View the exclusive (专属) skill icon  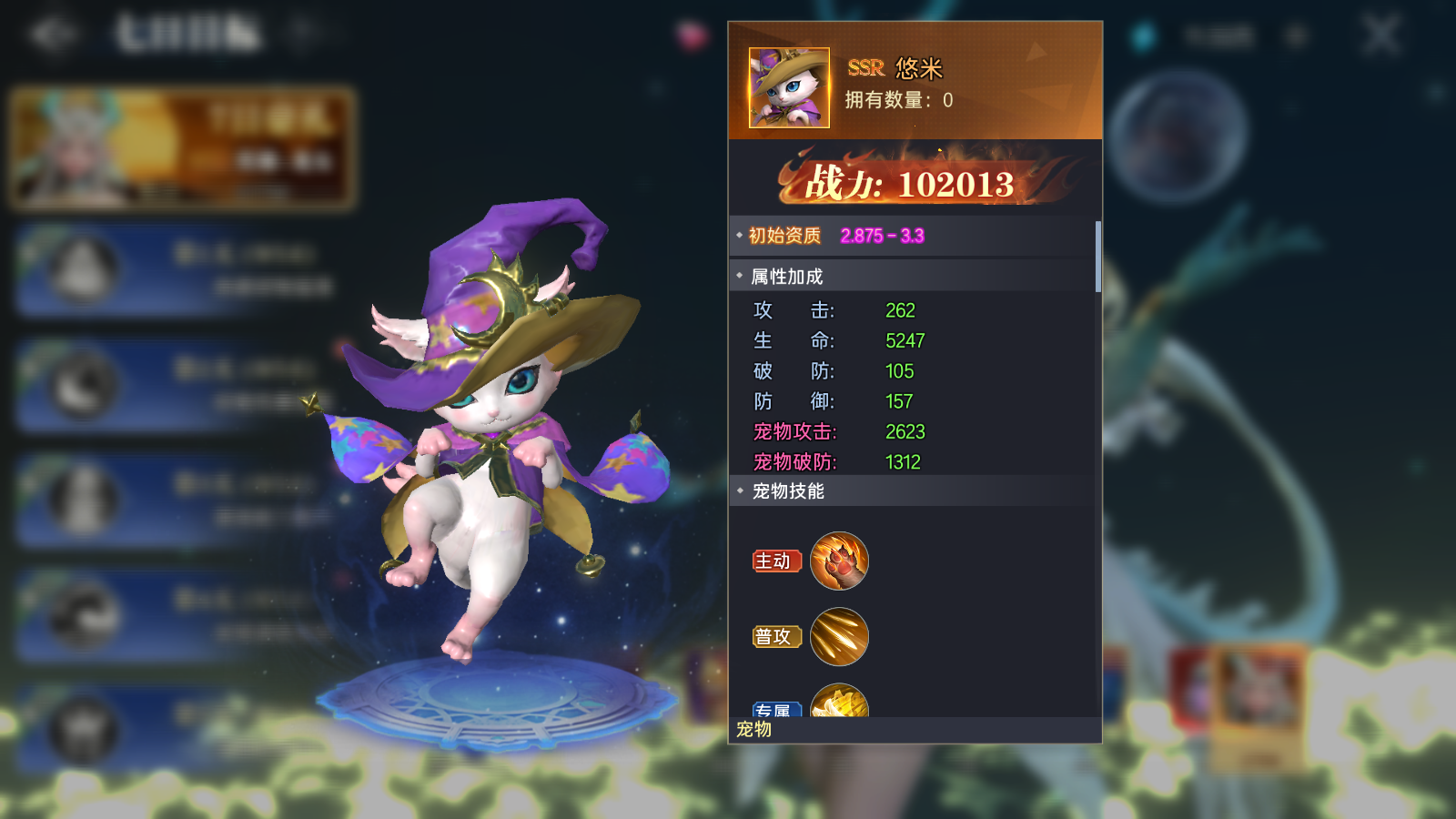(839, 703)
